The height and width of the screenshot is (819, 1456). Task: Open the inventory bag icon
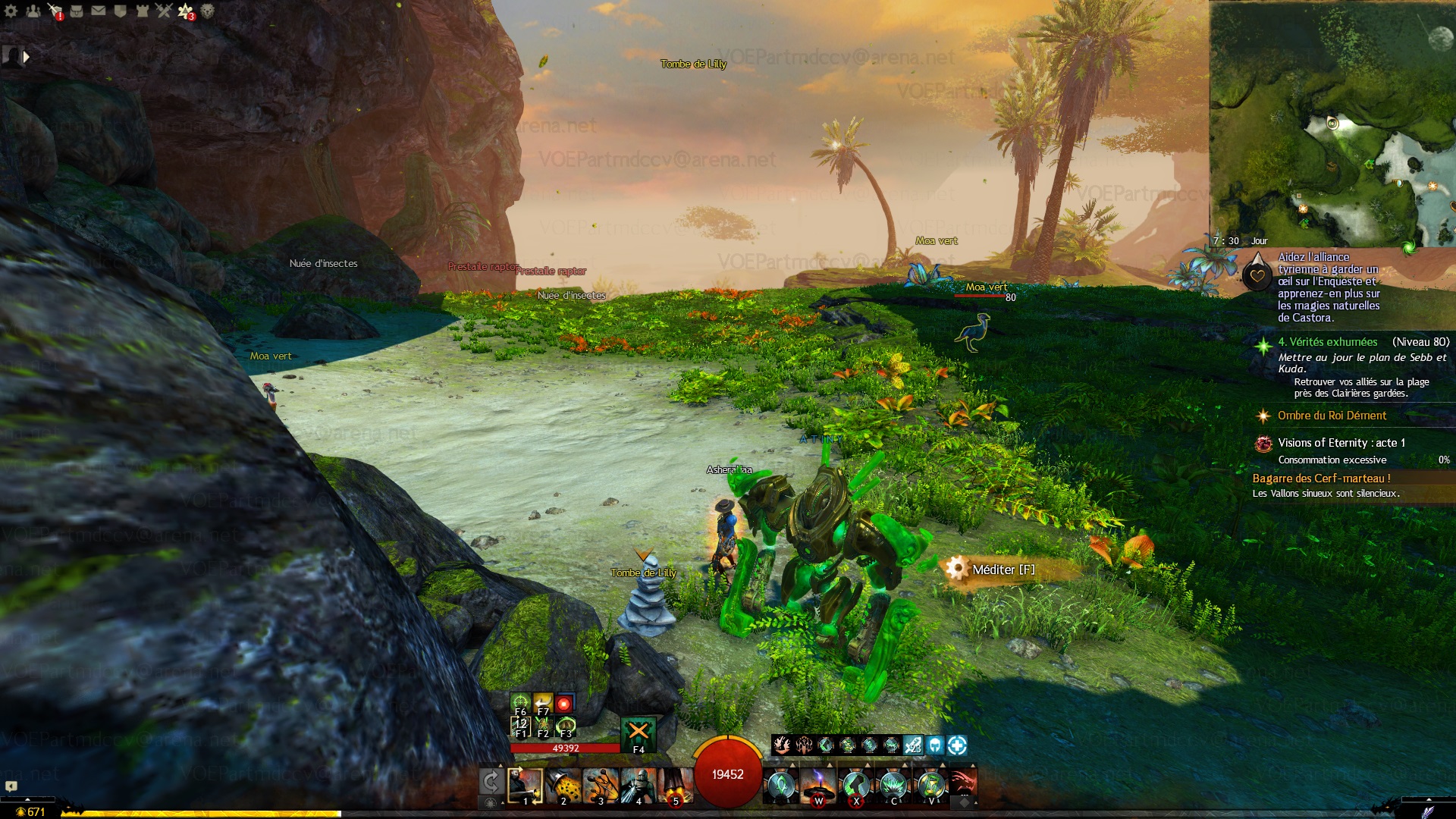[77, 11]
